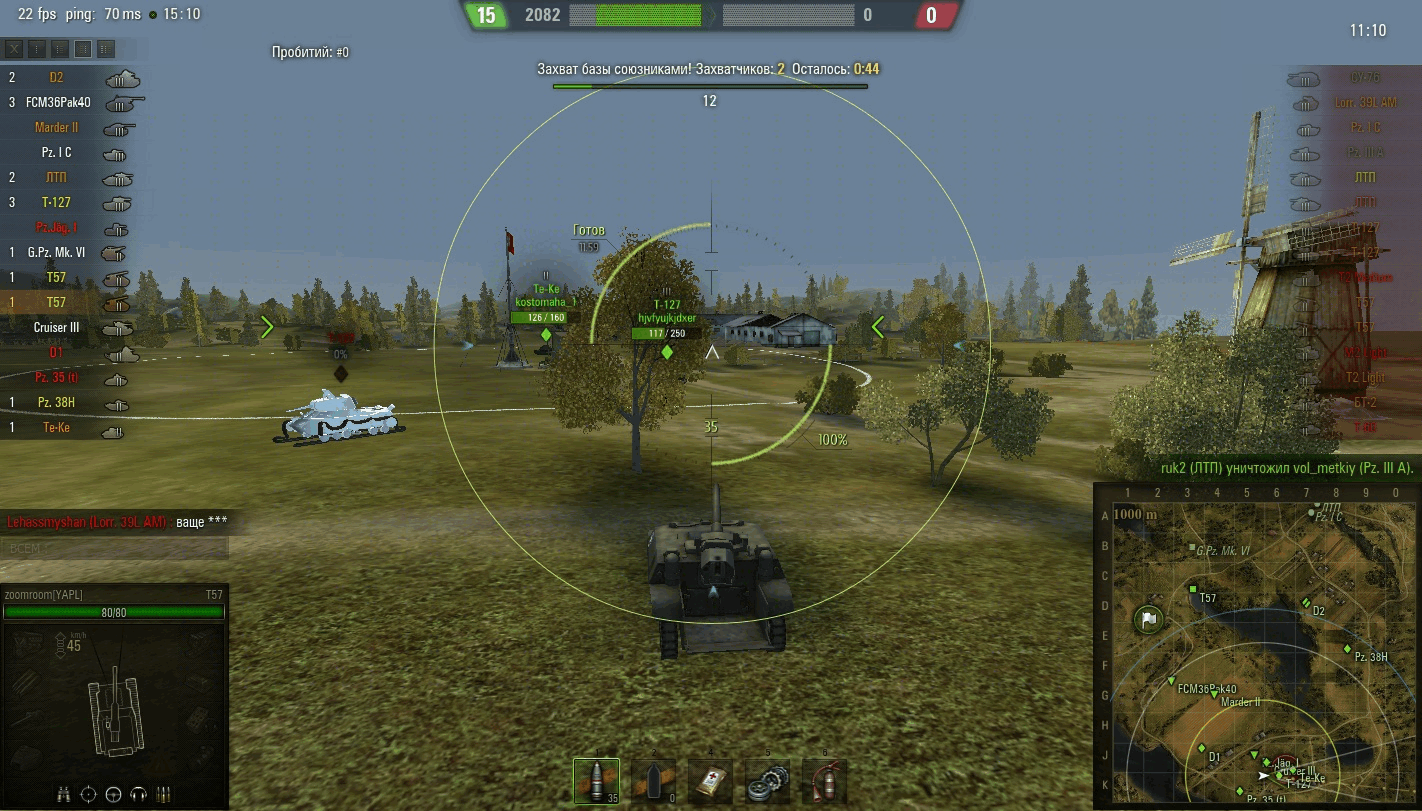Select the empty shell slot showing 0

pos(653,781)
